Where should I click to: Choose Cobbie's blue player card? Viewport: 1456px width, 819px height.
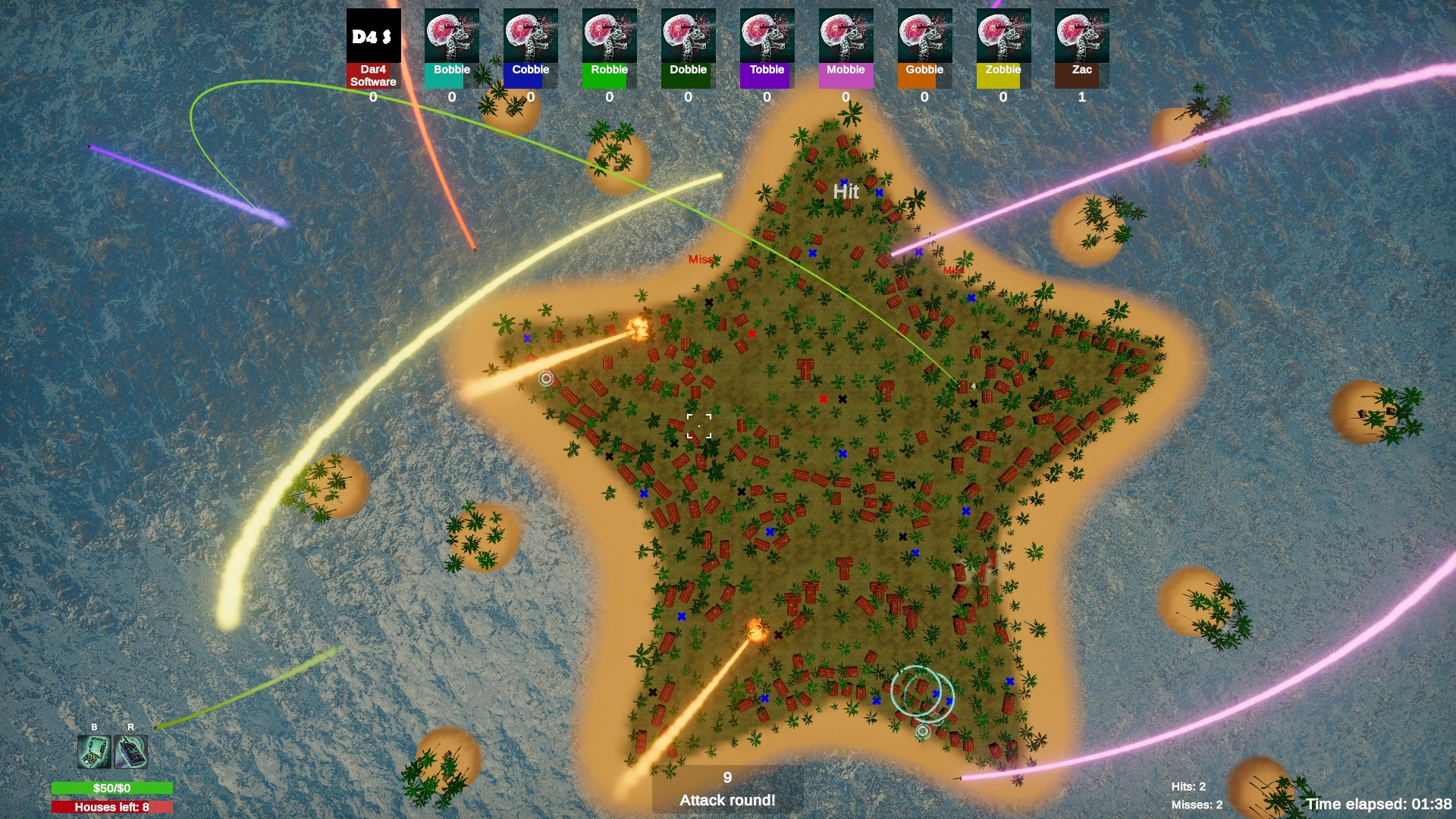click(531, 48)
